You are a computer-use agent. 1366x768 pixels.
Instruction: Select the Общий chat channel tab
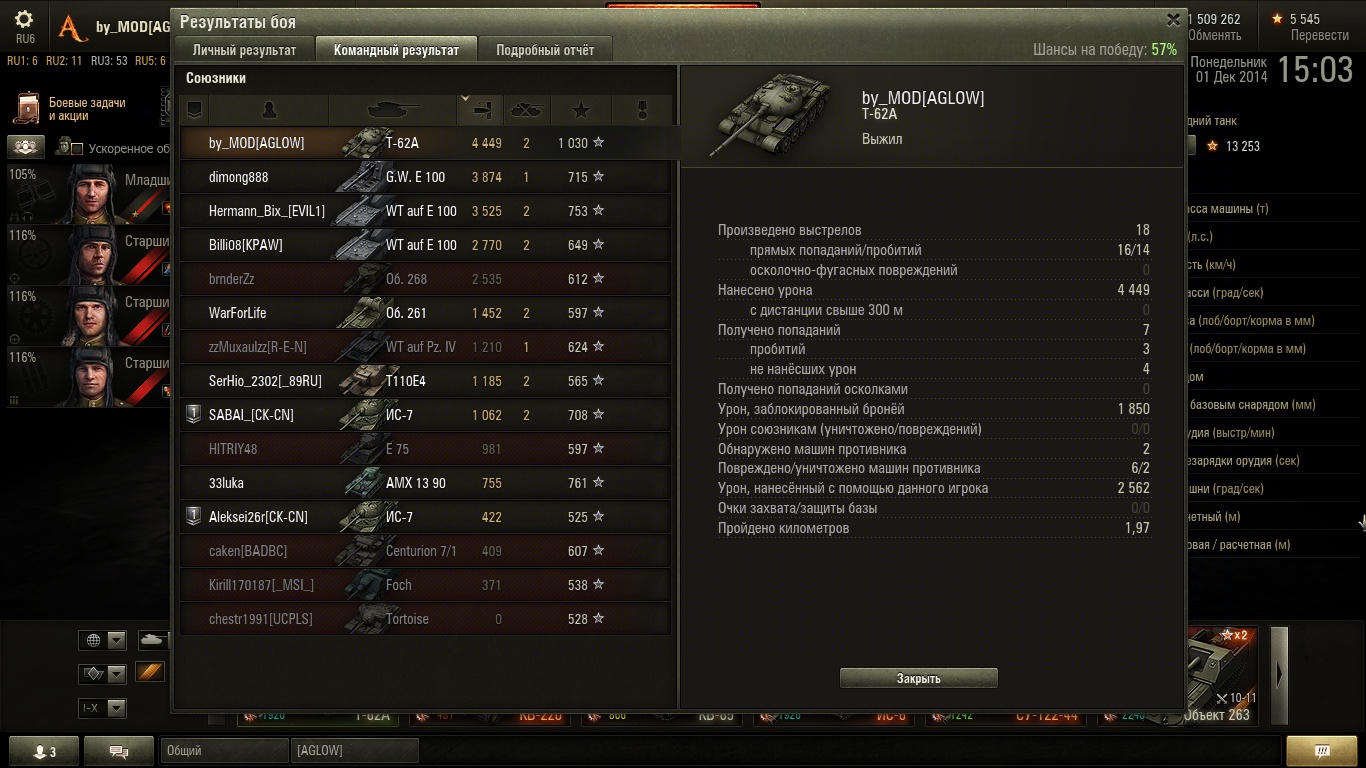[224, 750]
